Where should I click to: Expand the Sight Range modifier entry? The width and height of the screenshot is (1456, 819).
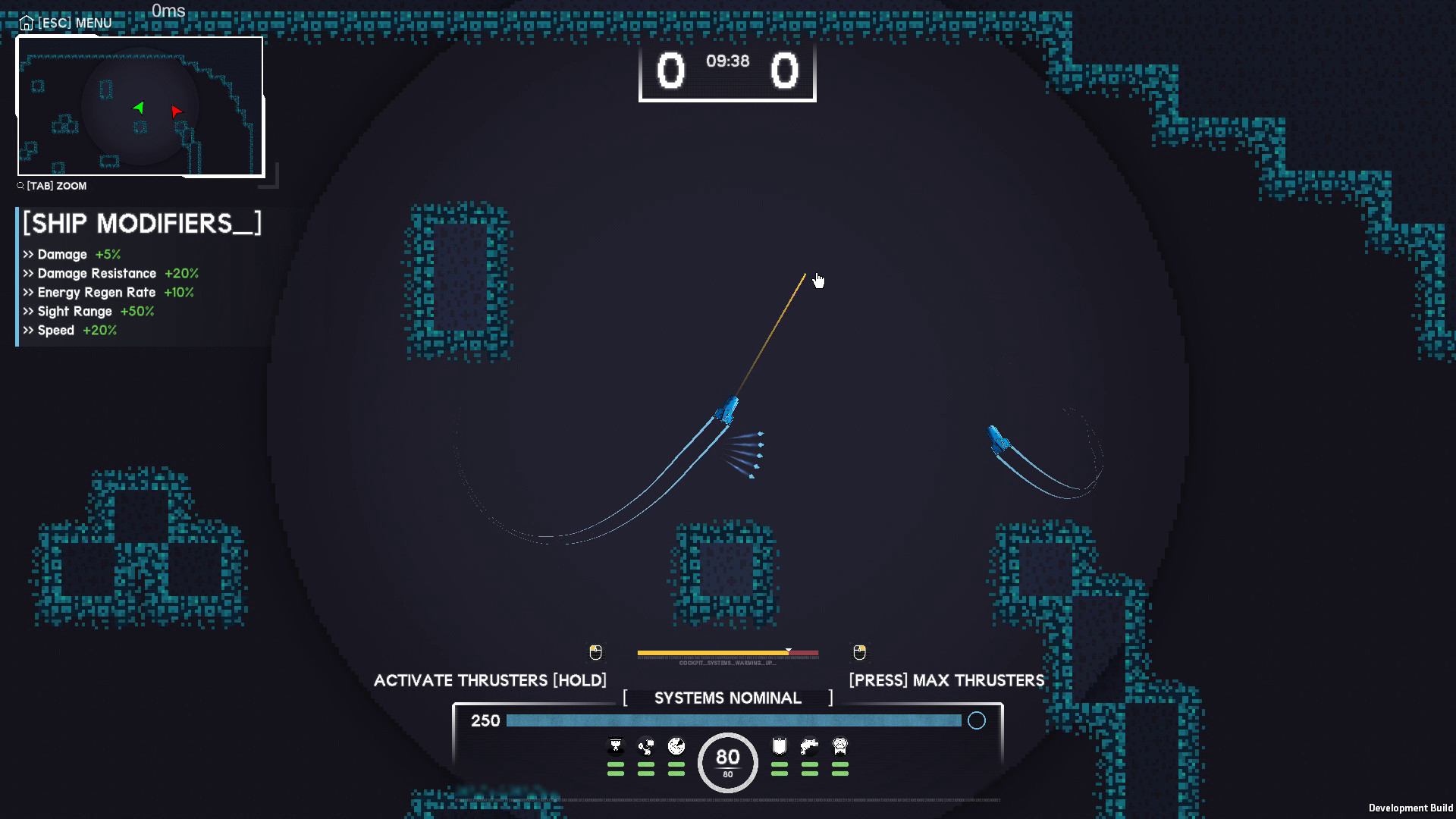[88, 311]
